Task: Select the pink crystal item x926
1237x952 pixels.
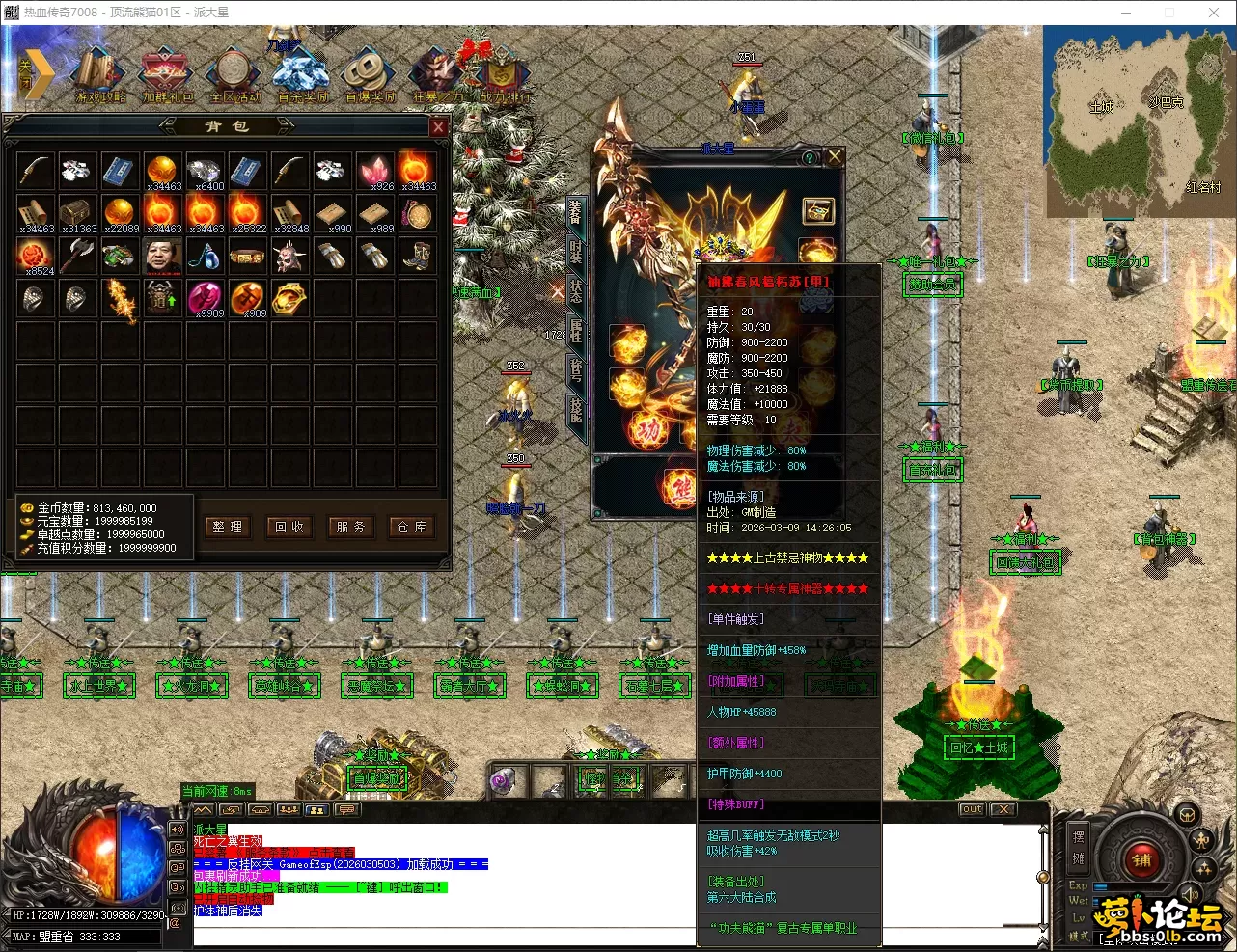Action: [374, 171]
